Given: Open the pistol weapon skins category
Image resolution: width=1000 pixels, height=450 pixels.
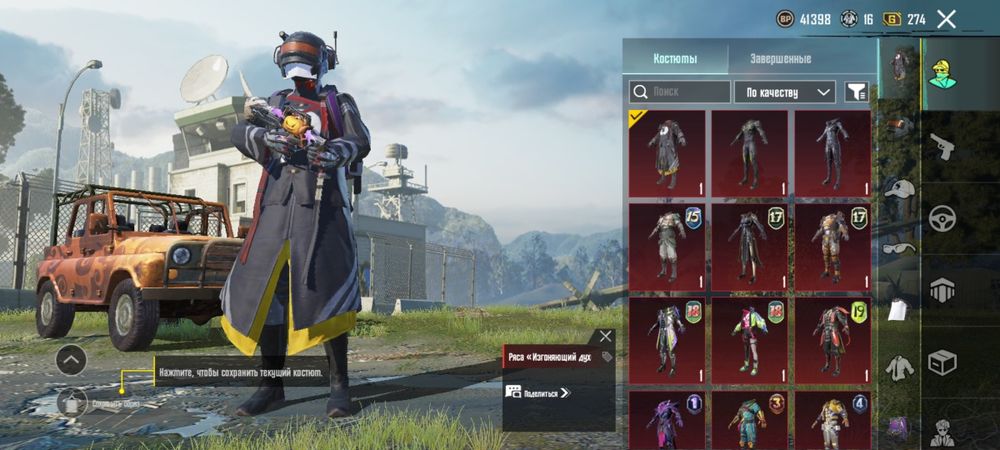Looking at the screenshot, I should click(941, 148).
